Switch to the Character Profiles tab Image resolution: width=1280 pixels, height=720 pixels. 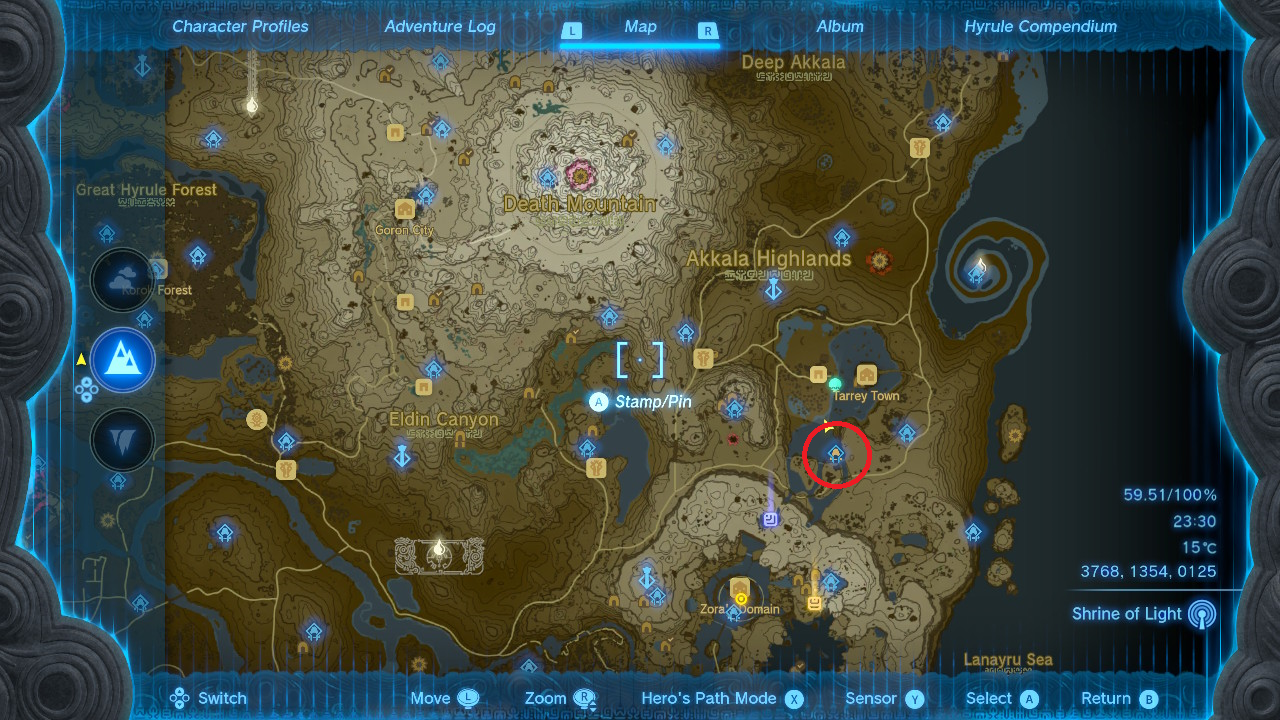(240, 27)
